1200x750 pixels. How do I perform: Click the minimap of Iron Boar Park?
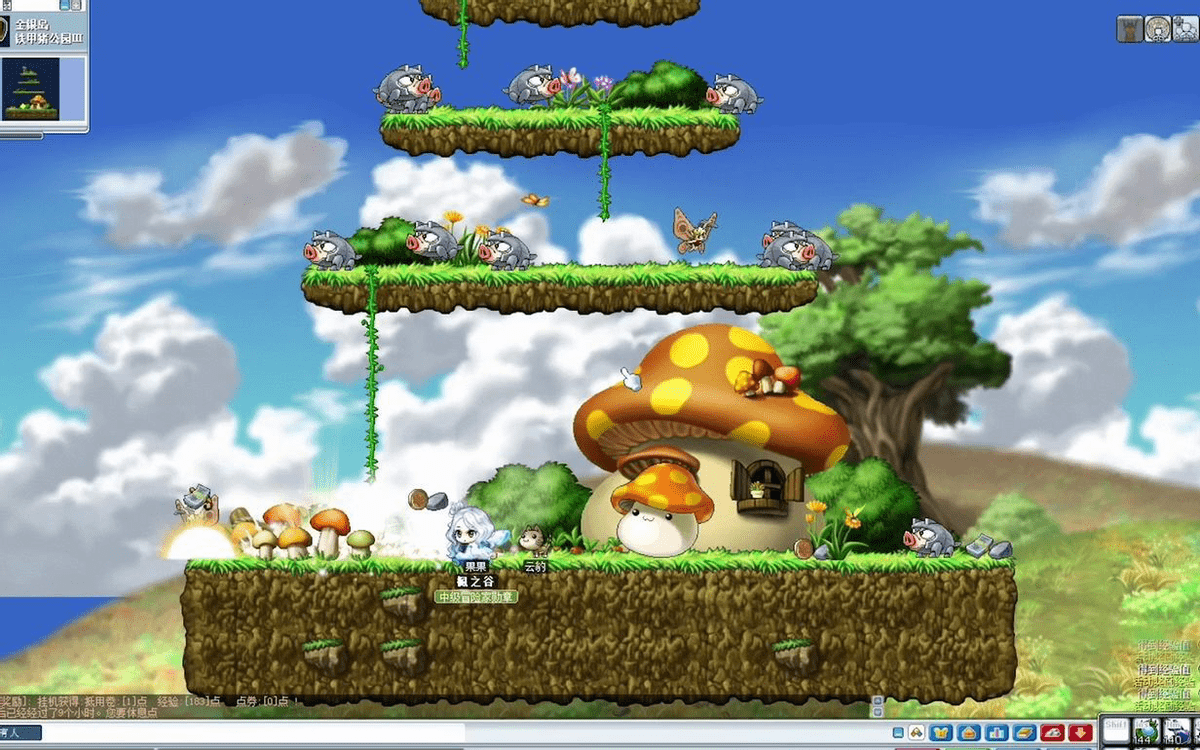tap(31, 89)
